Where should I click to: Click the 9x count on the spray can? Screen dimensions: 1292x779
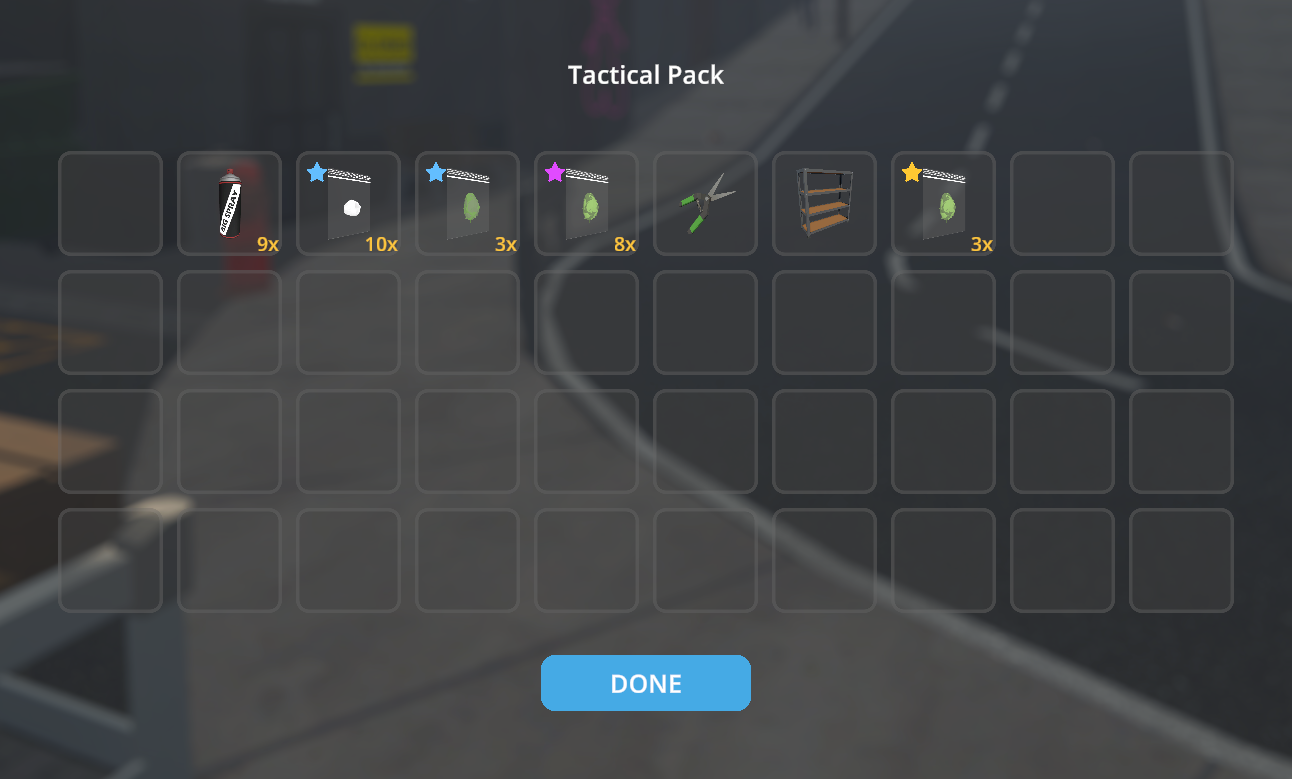click(x=267, y=243)
